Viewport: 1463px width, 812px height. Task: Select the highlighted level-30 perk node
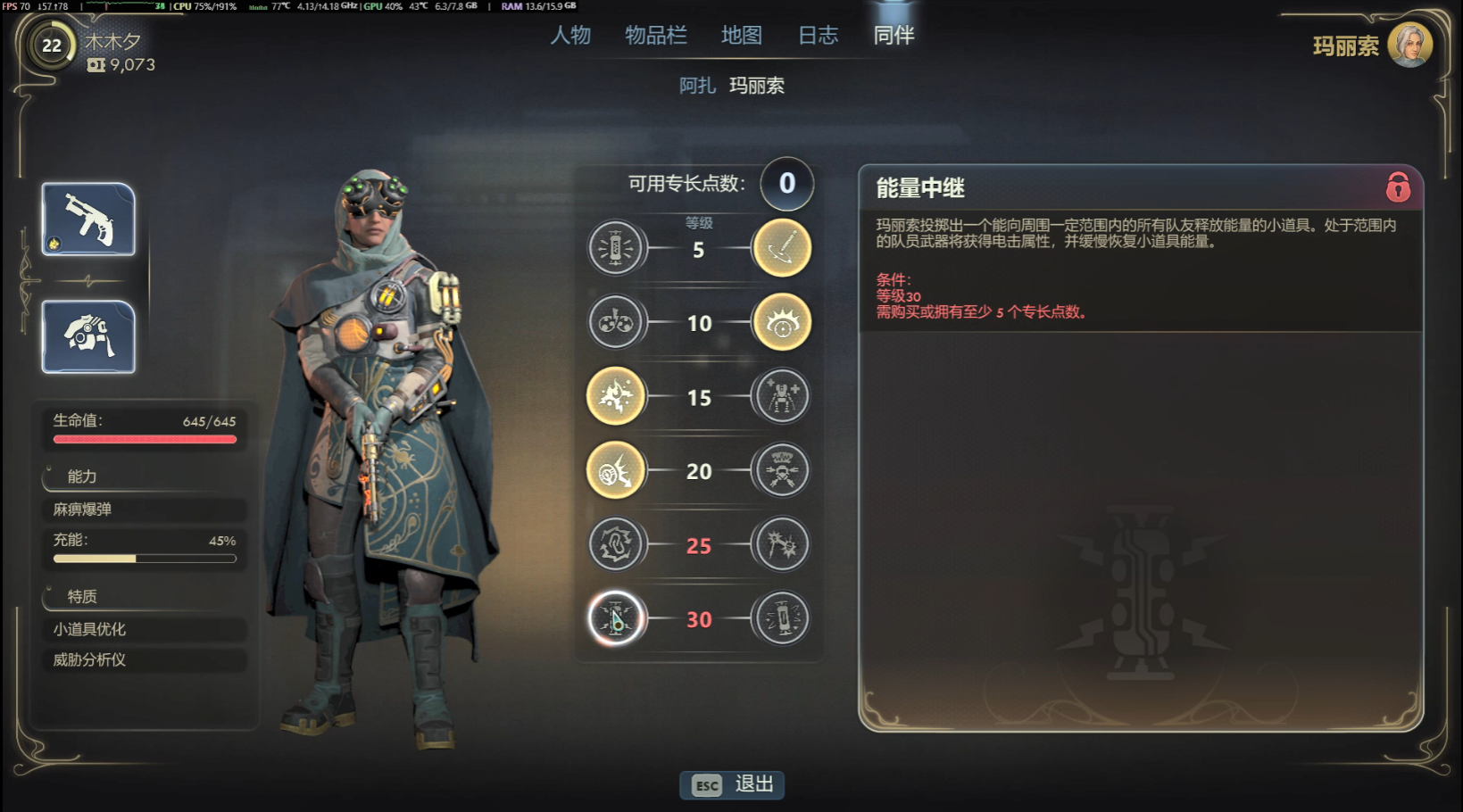[x=617, y=618]
